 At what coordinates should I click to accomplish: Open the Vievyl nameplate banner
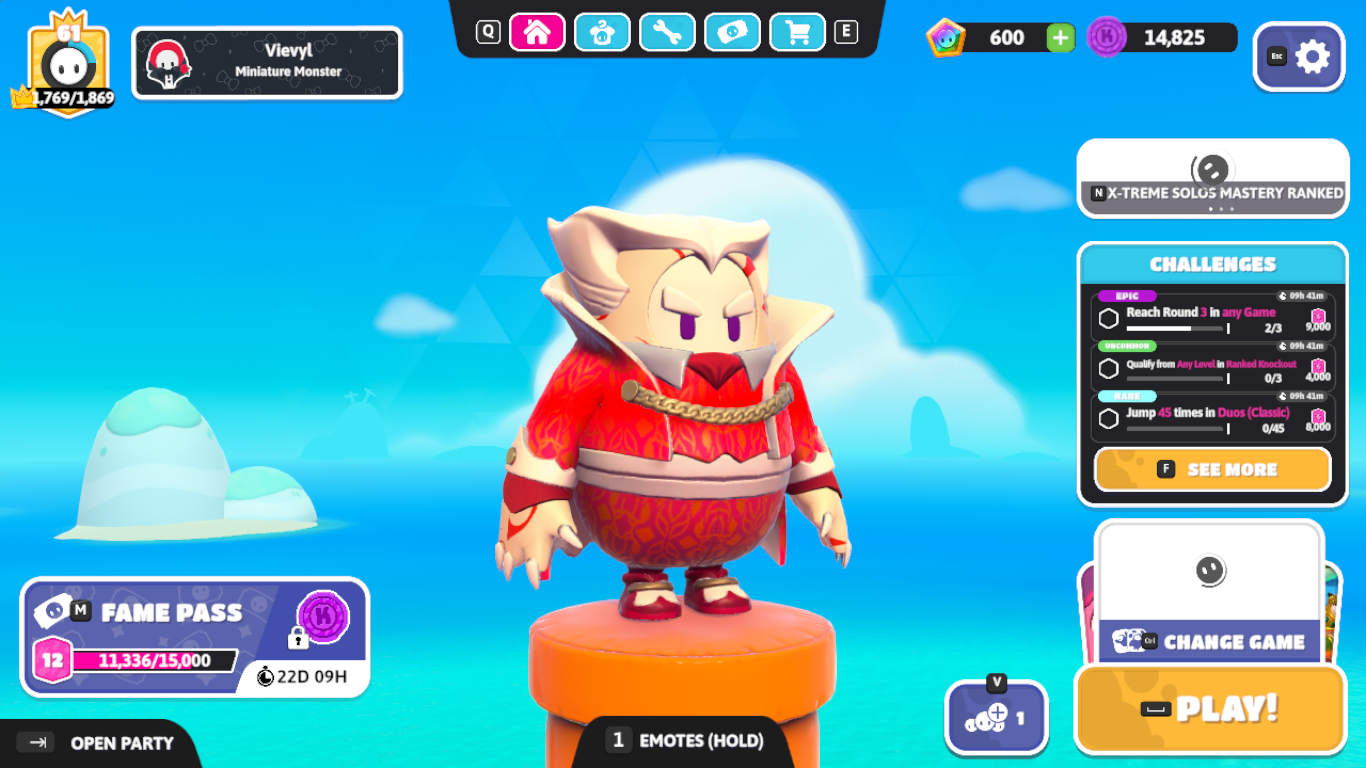click(267, 62)
